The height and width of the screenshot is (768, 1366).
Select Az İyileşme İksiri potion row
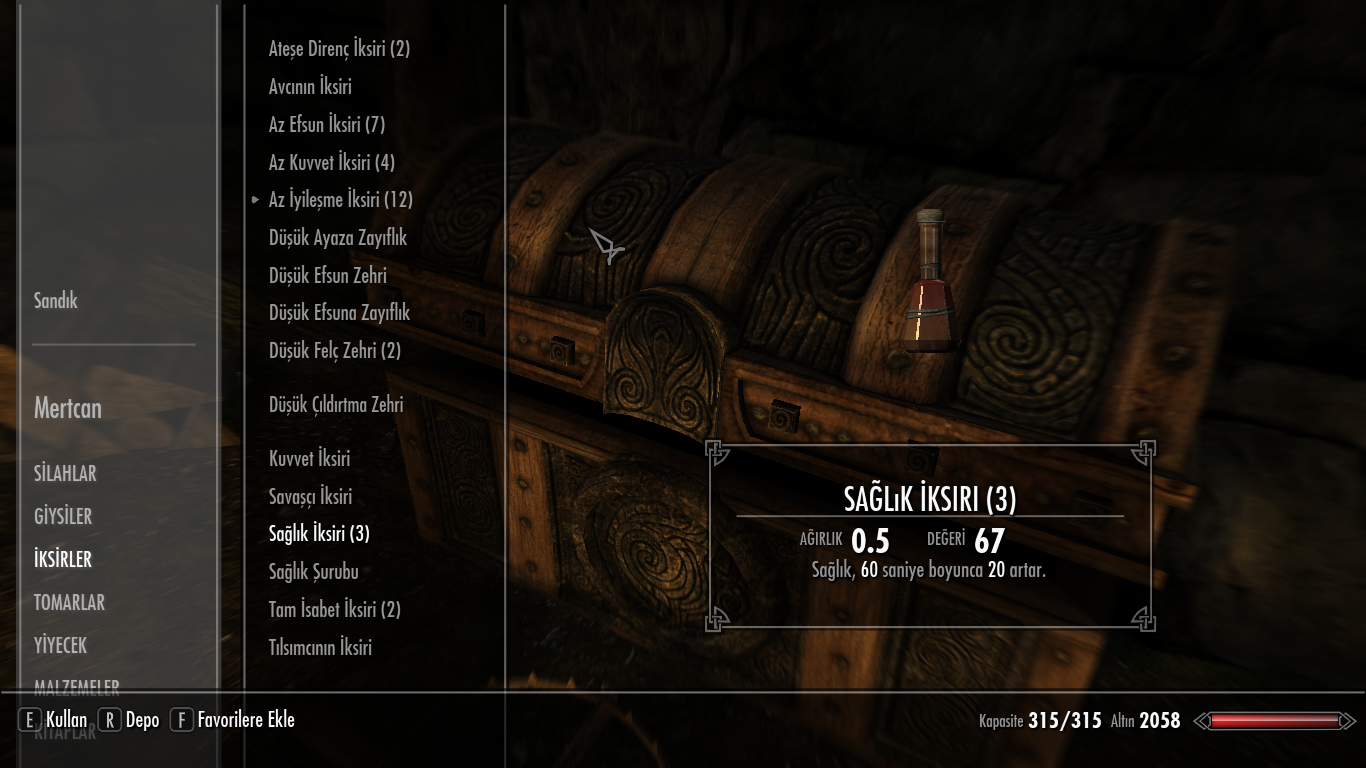click(x=340, y=200)
